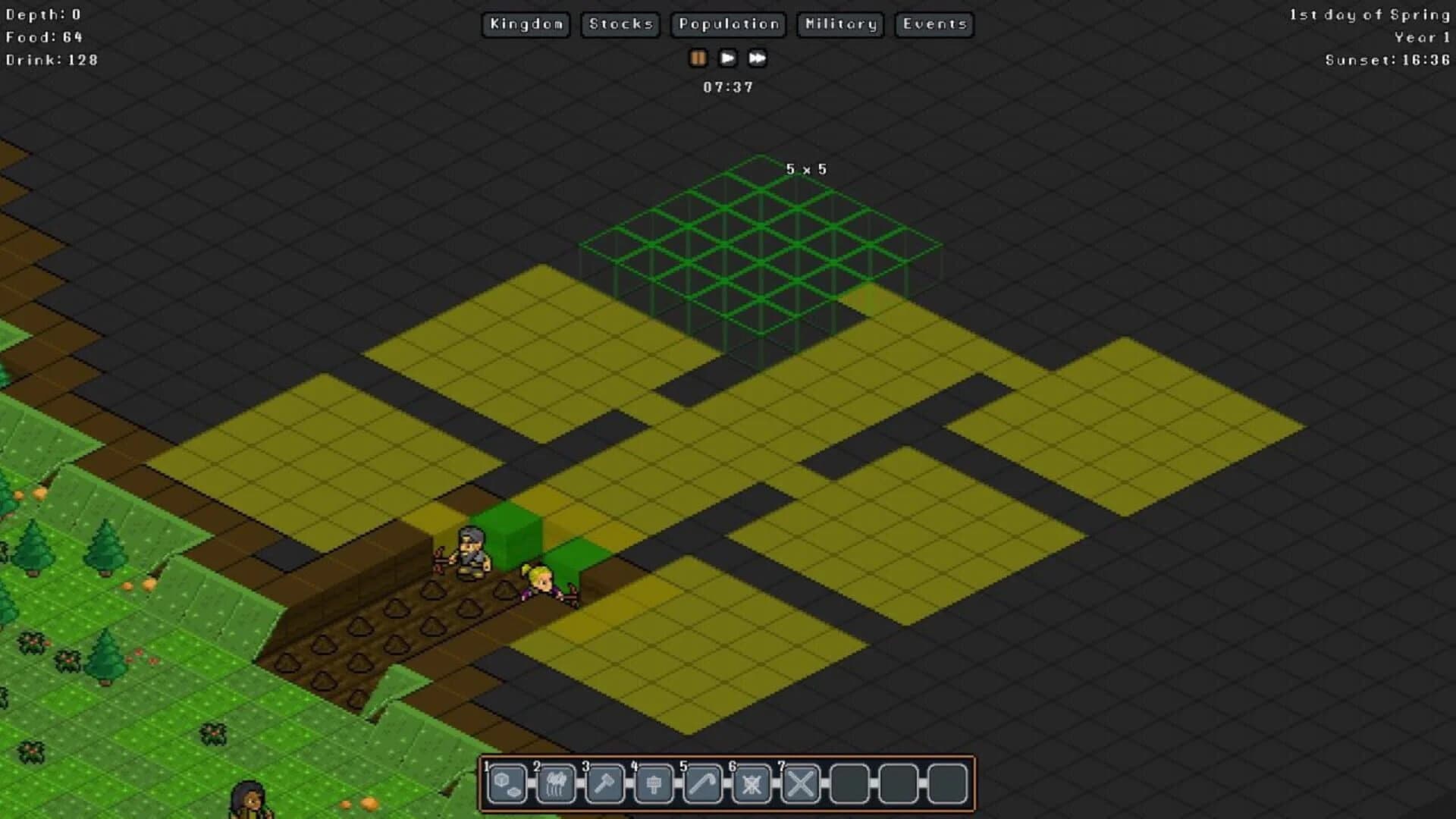Open the Population overview
The image size is (1456, 819).
coord(727,24)
